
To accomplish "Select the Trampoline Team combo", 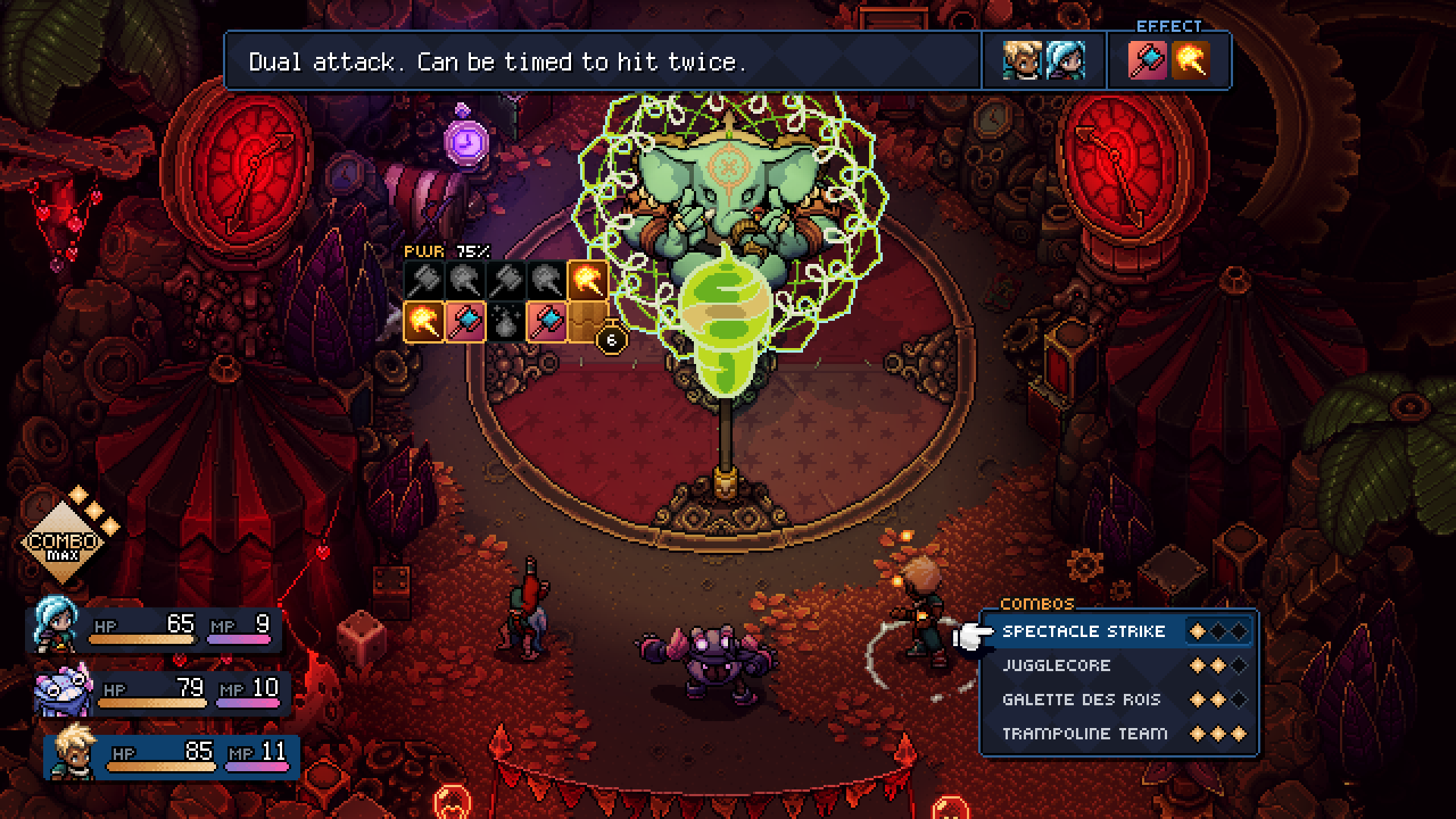I will point(1084,734).
